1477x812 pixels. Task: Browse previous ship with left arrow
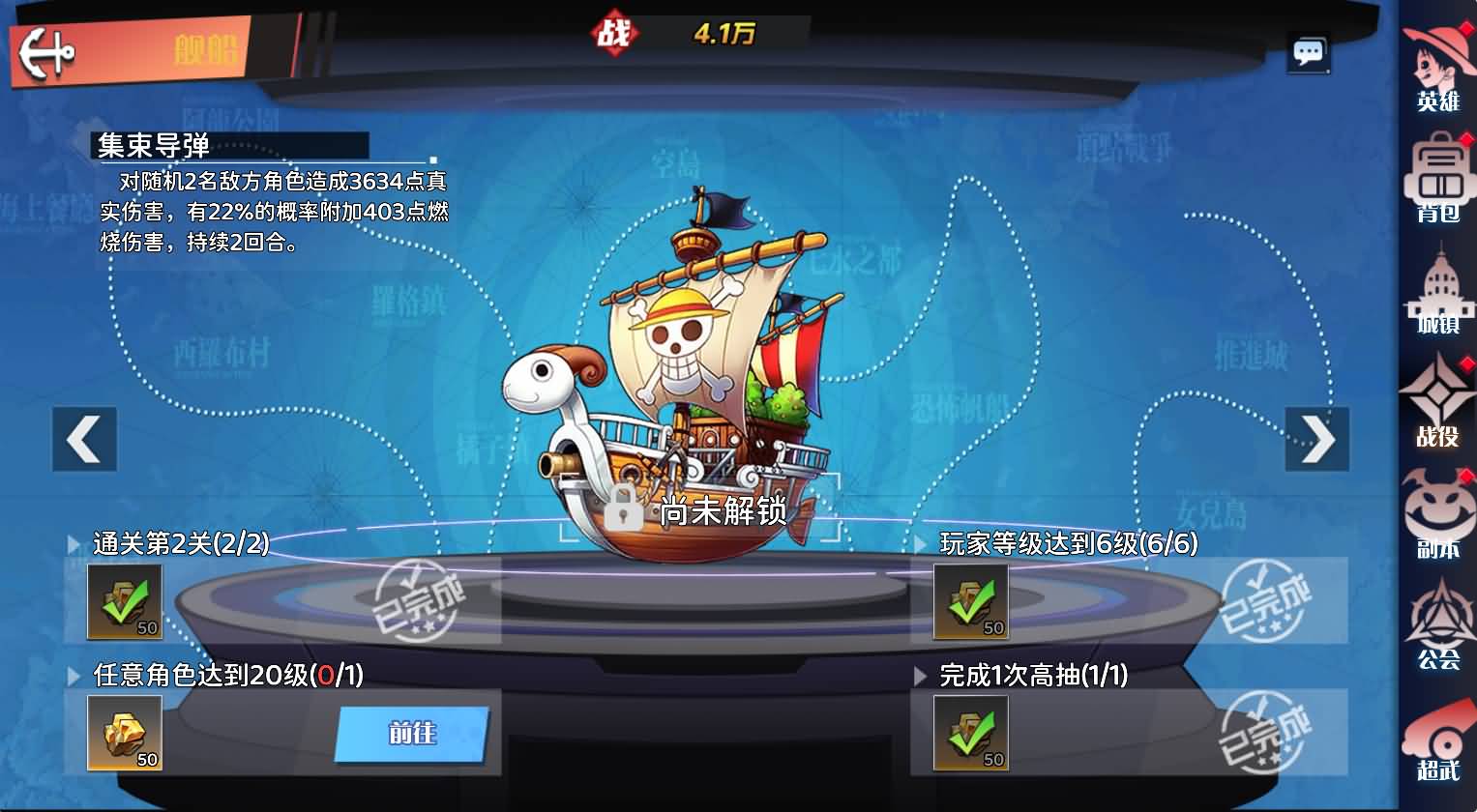click(x=83, y=437)
